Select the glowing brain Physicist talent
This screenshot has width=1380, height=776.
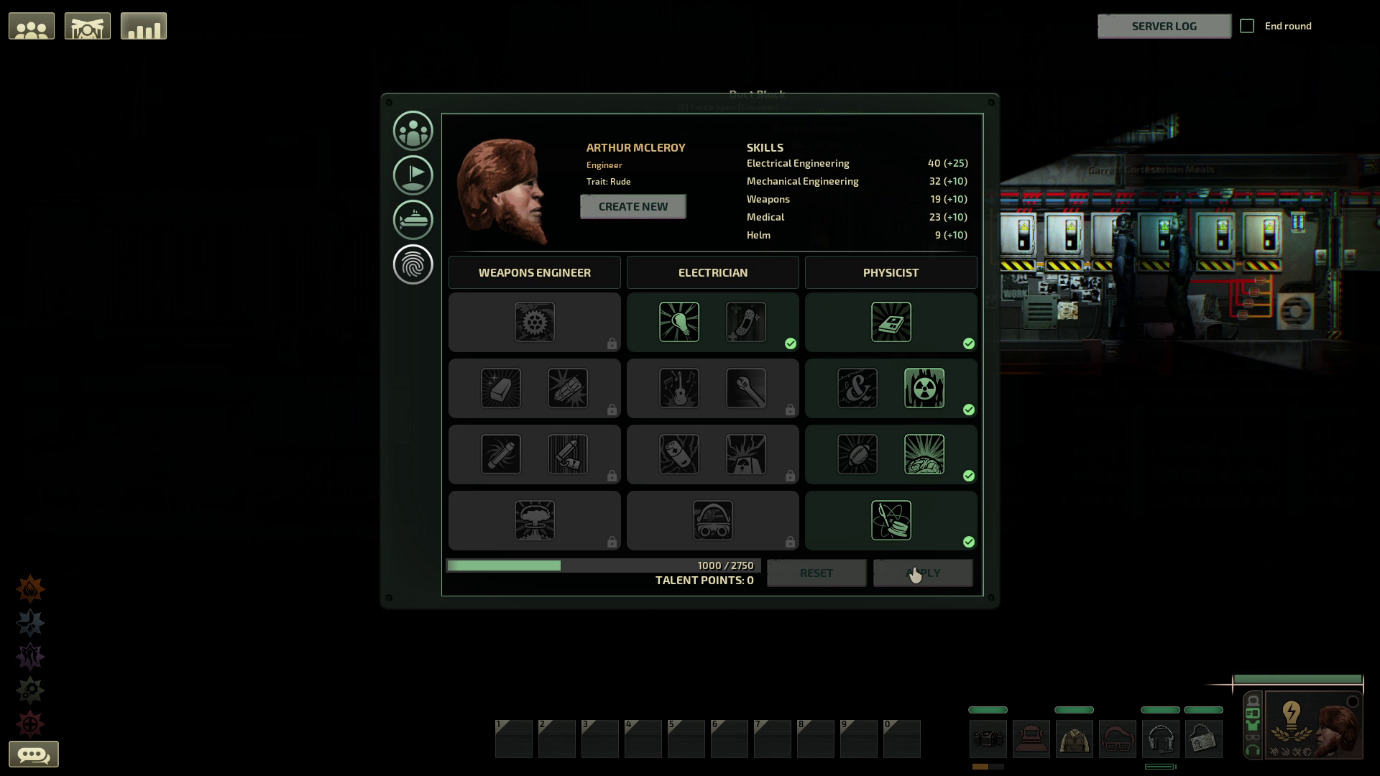pos(924,454)
